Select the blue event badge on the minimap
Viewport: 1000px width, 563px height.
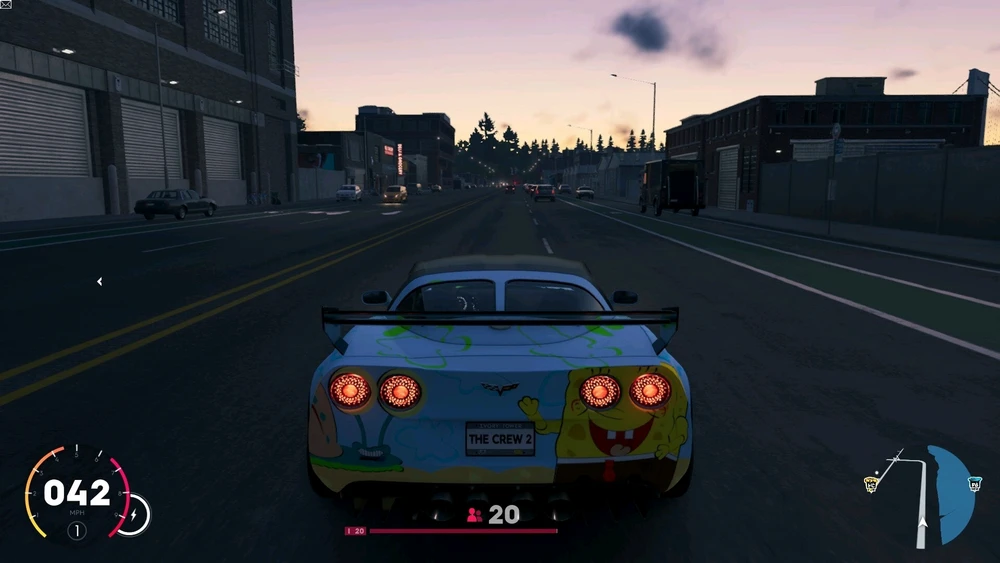pyautogui.click(x=974, y=484)
